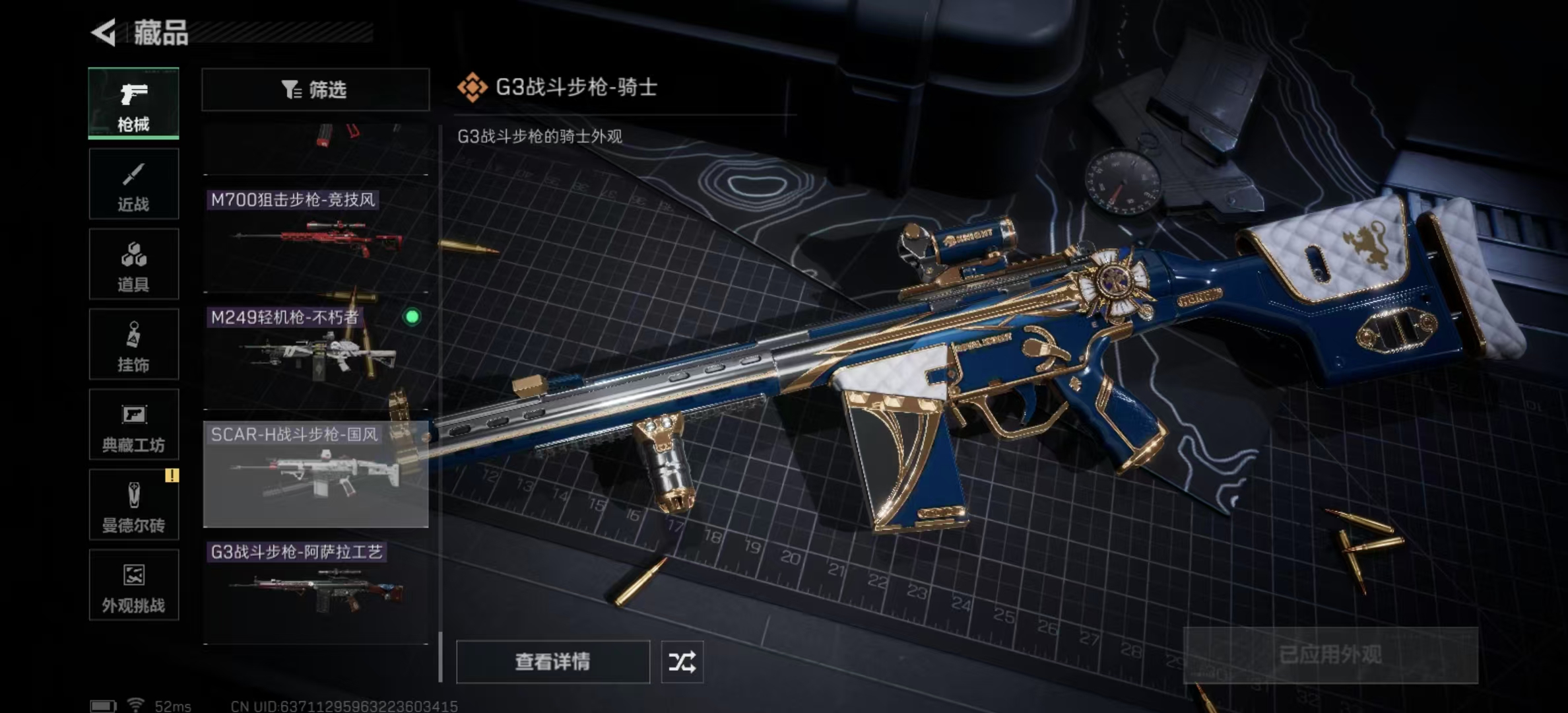Click the back arrow next to 藏品

pyautogui.click(x=104, y=31)
